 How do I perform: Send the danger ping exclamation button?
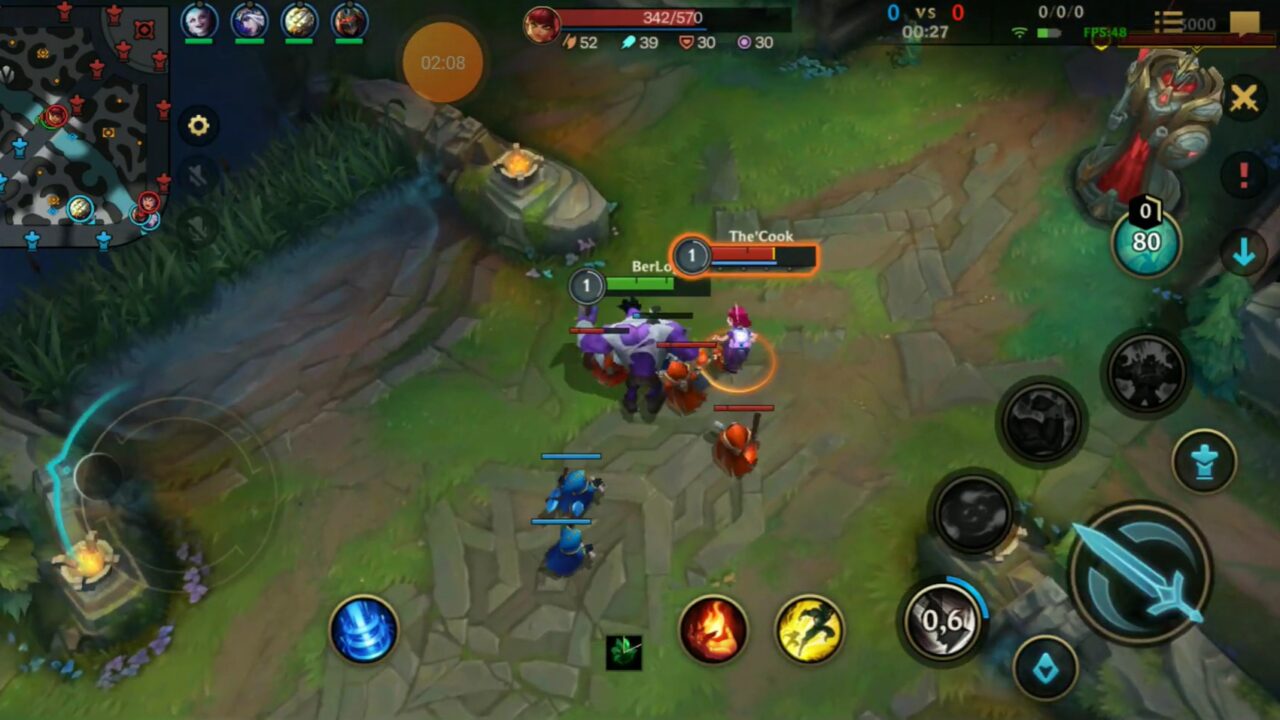pyautogui.click(x=1244, y=173)
